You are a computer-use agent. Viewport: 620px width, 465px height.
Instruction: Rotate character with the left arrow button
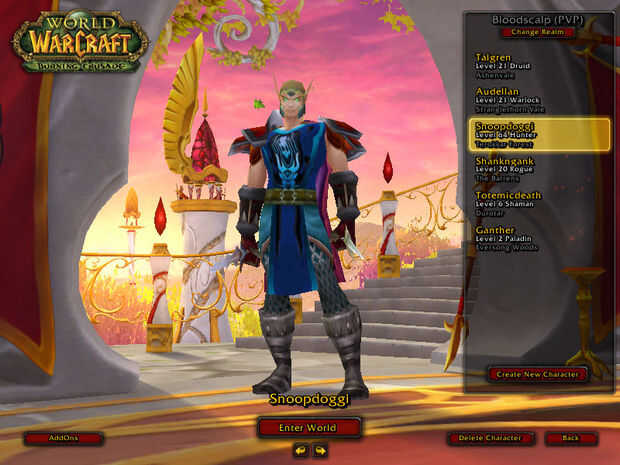coord(300,451)
